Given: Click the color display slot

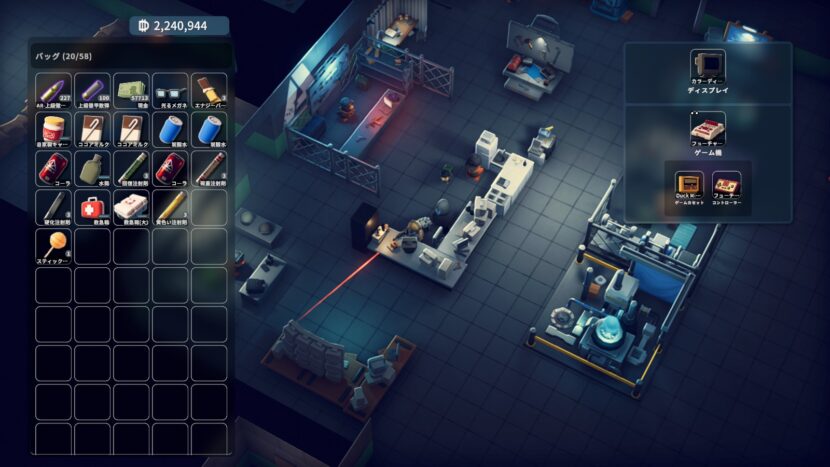Looking at the screenshot, I should tap(708, 67).
